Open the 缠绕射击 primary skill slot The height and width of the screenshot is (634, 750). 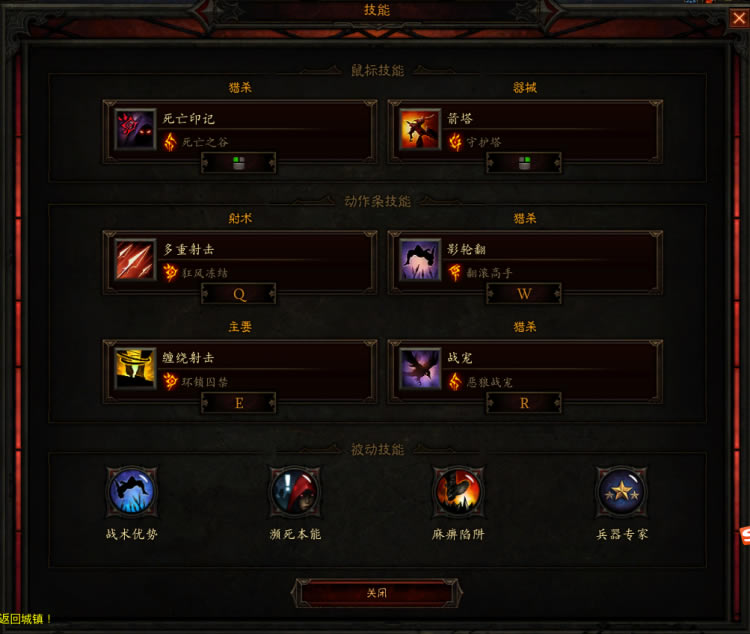[x=239, y=369]
